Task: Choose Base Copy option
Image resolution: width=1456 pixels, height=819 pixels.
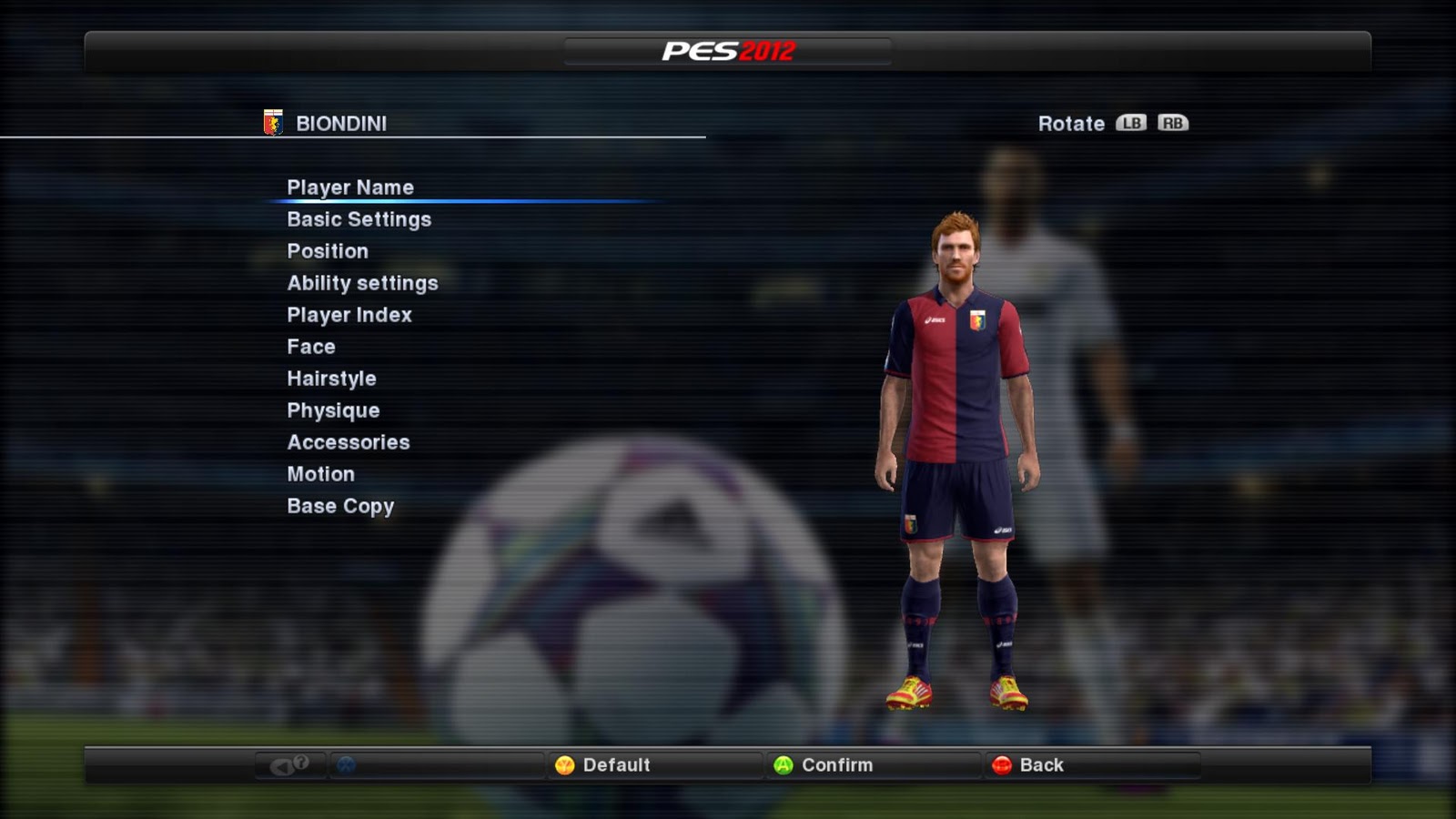Action: 340,505
